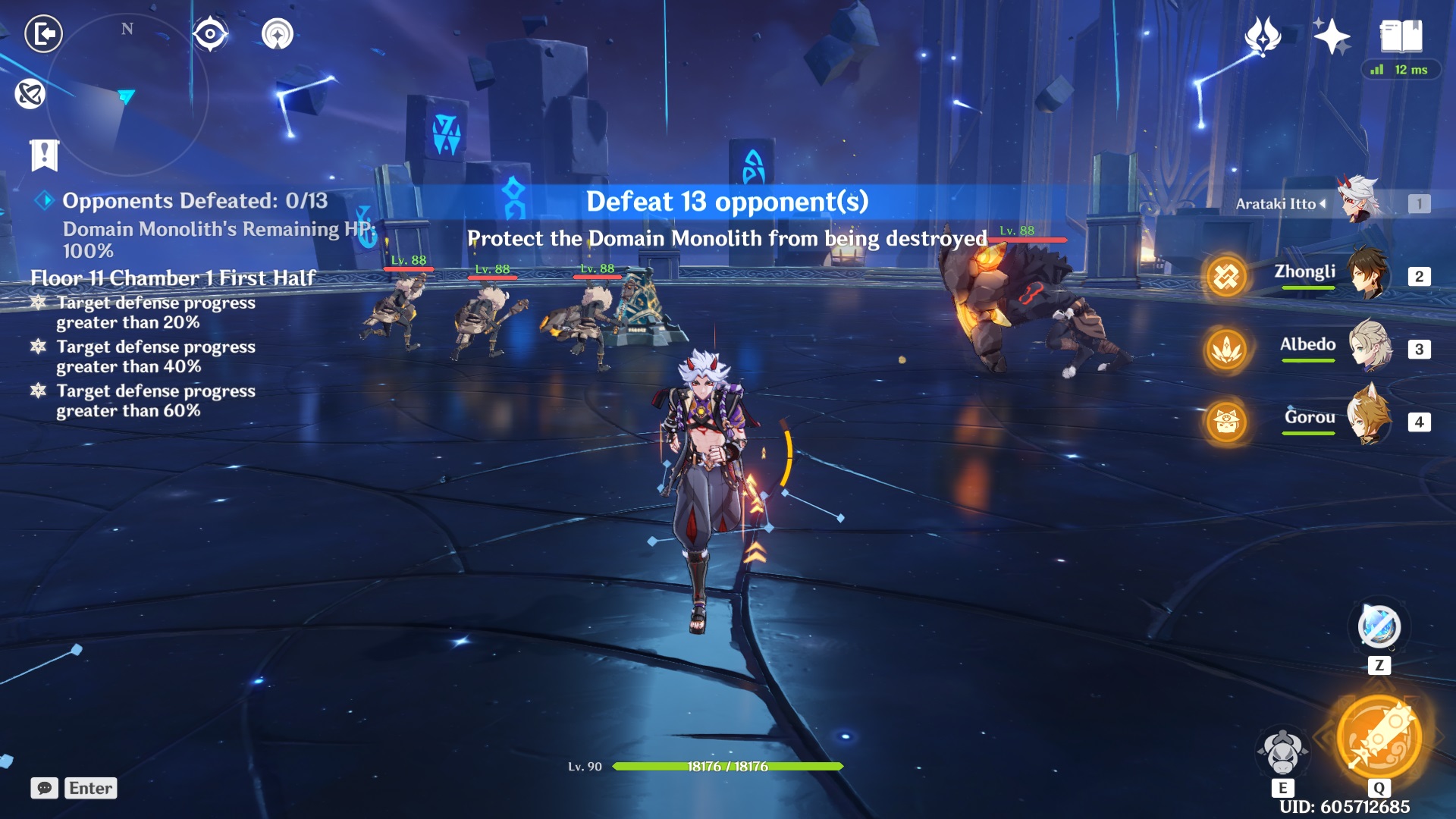Use the gadget orb icon
The width and height of the screenshot is (1456, 819).
[1379, 627]
